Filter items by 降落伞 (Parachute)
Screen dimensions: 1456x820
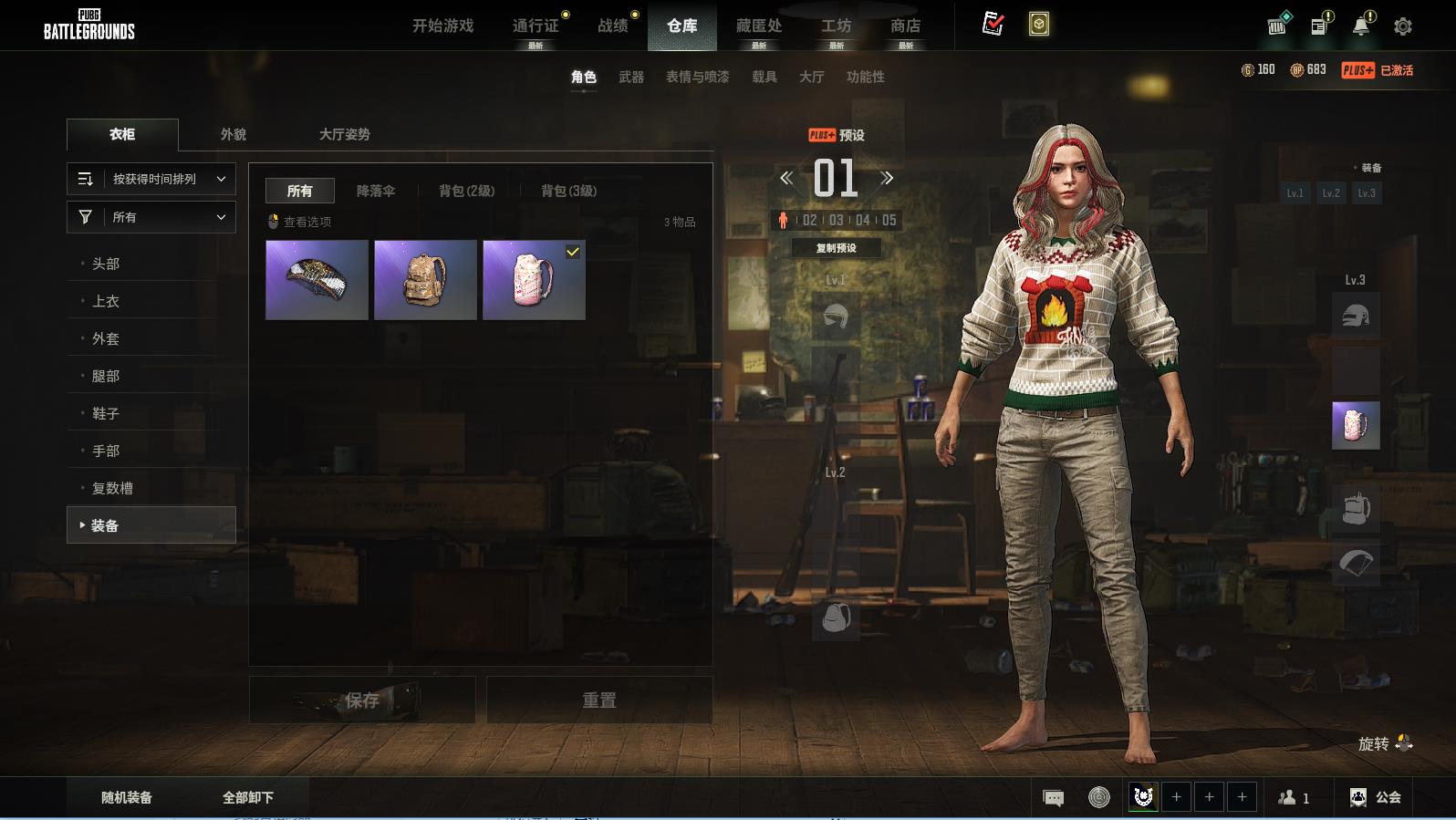(x=375, y=191)
